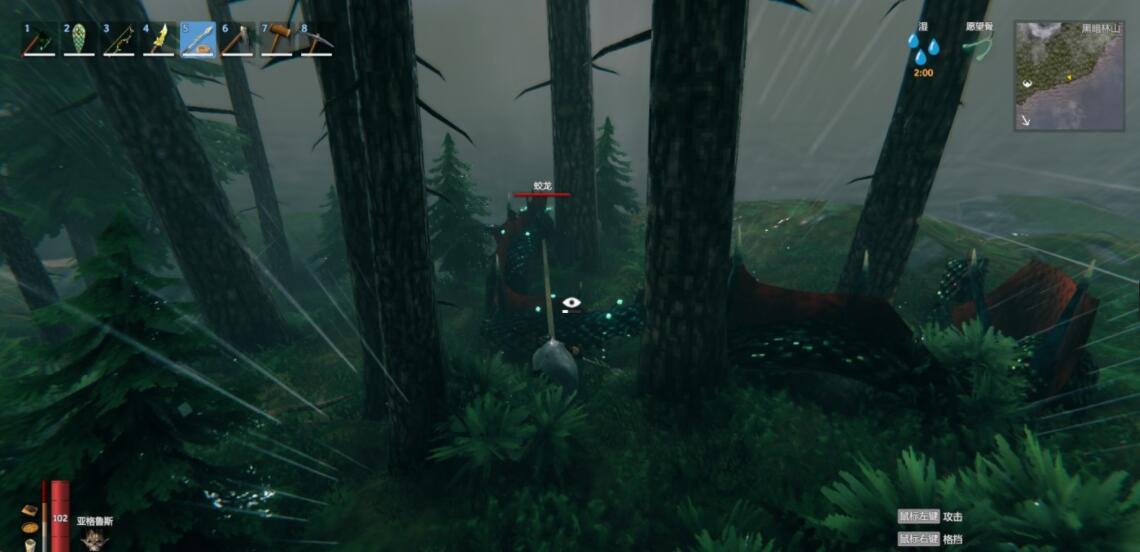Click the highlighted spear in slot 5
The width and height of the screenshot is (1140, 552).
pyautogui.click(x=198, y=40)
